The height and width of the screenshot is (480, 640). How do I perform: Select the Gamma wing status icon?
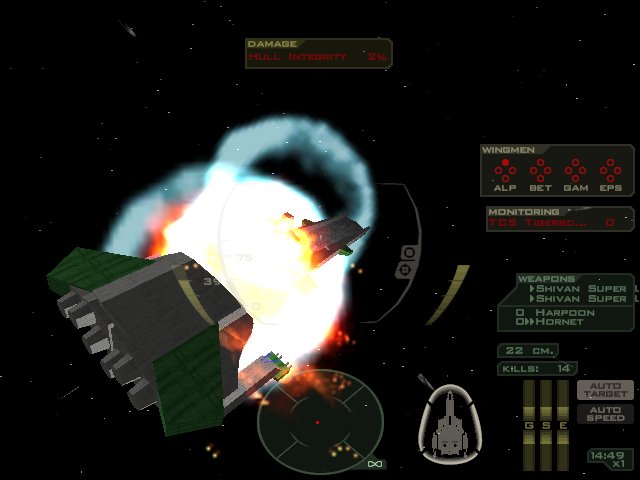pyautogui.click(x=575, y=172)
